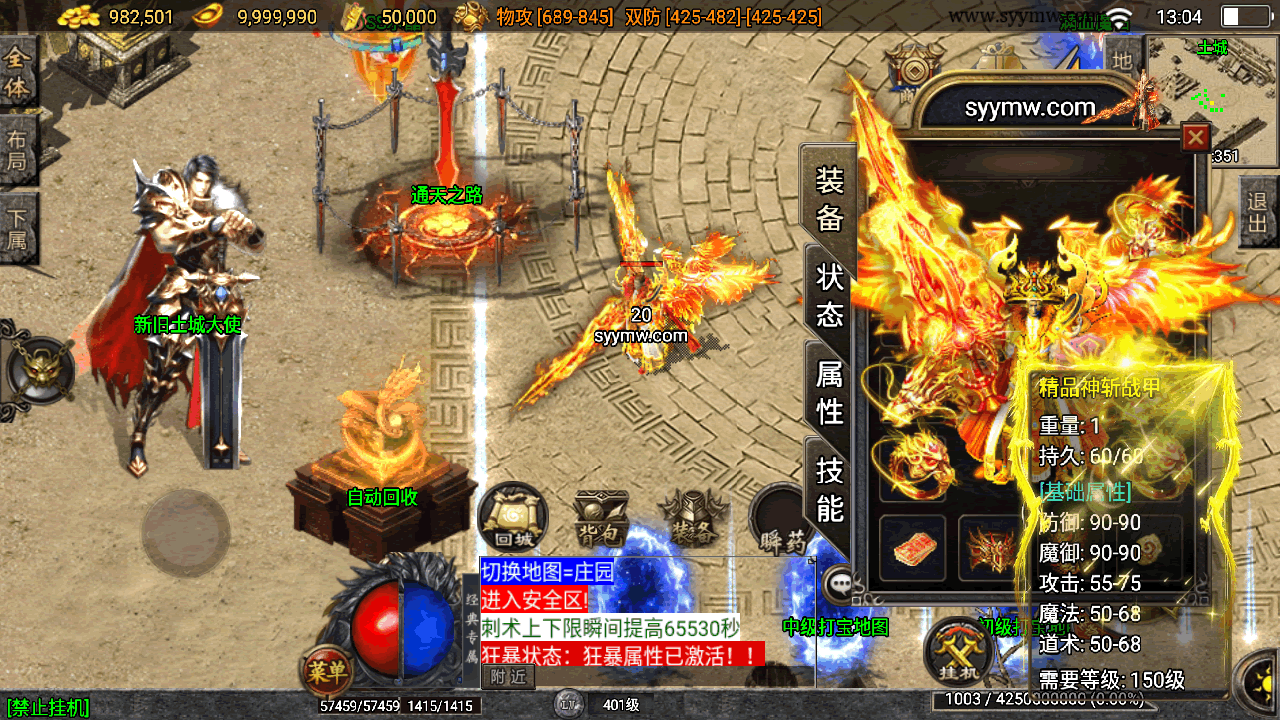
Task: Select the red book equipment slot
Action: pos(910,547)
